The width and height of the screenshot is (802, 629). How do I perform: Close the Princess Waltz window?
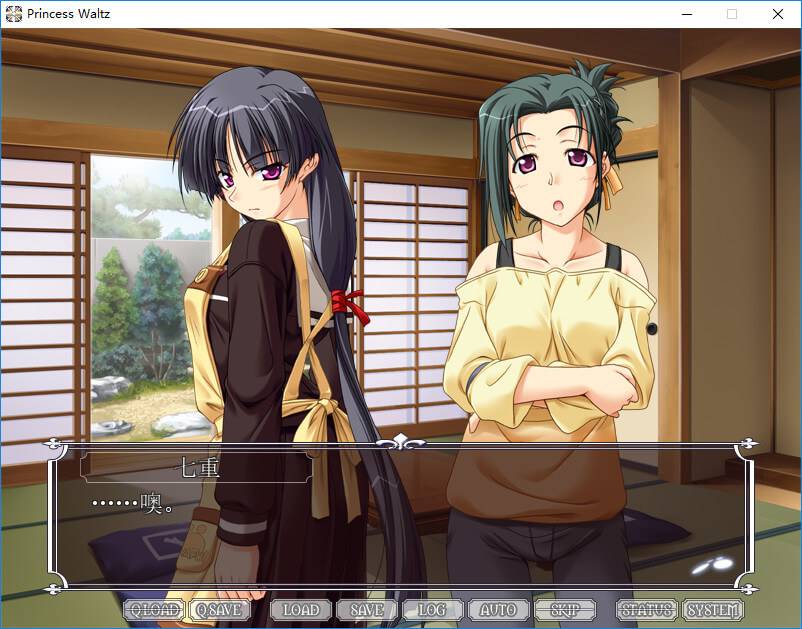pyautogui.click(x=777, y=14)
